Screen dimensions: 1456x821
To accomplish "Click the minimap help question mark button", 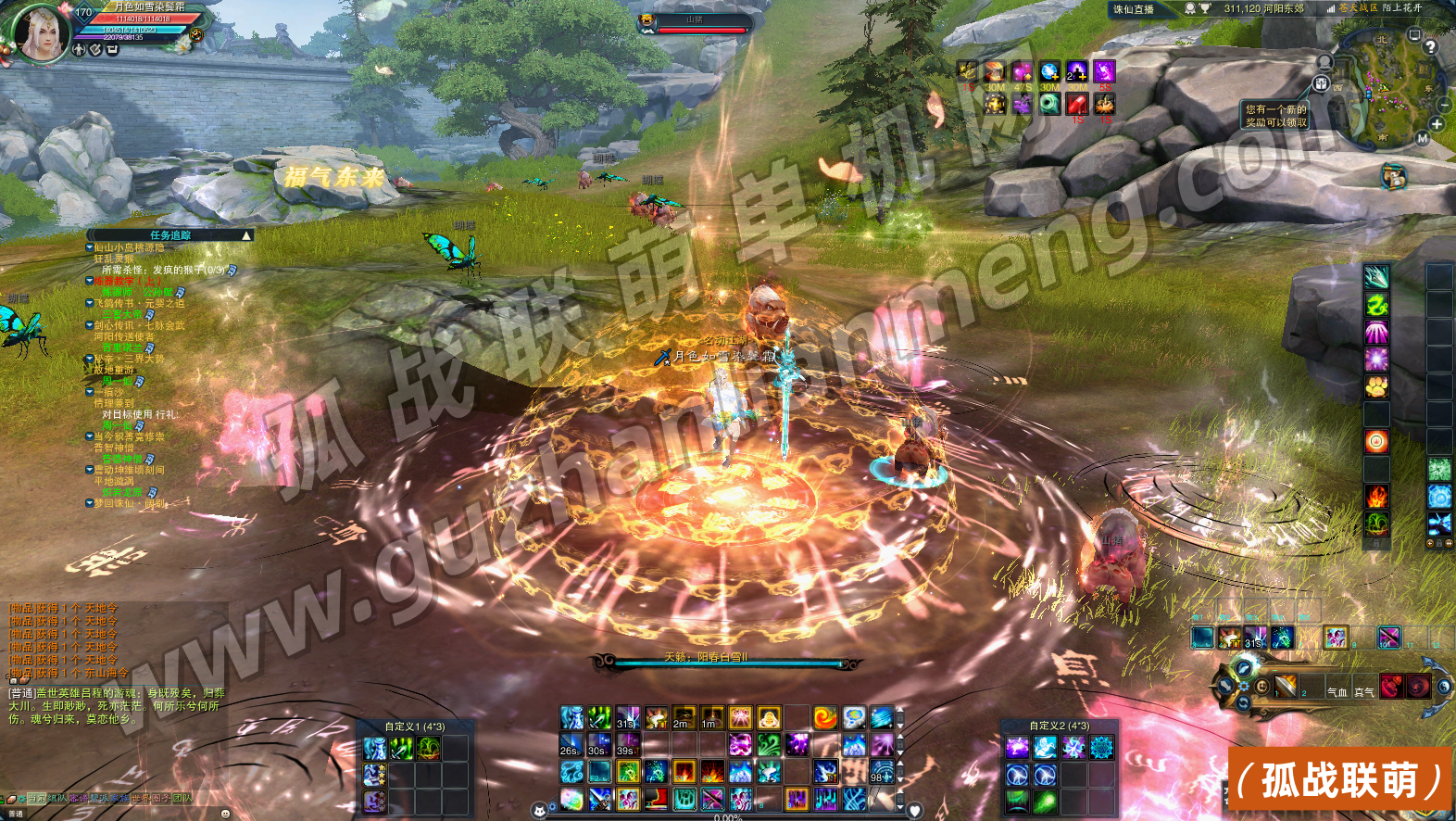I will coord(1430,46).
